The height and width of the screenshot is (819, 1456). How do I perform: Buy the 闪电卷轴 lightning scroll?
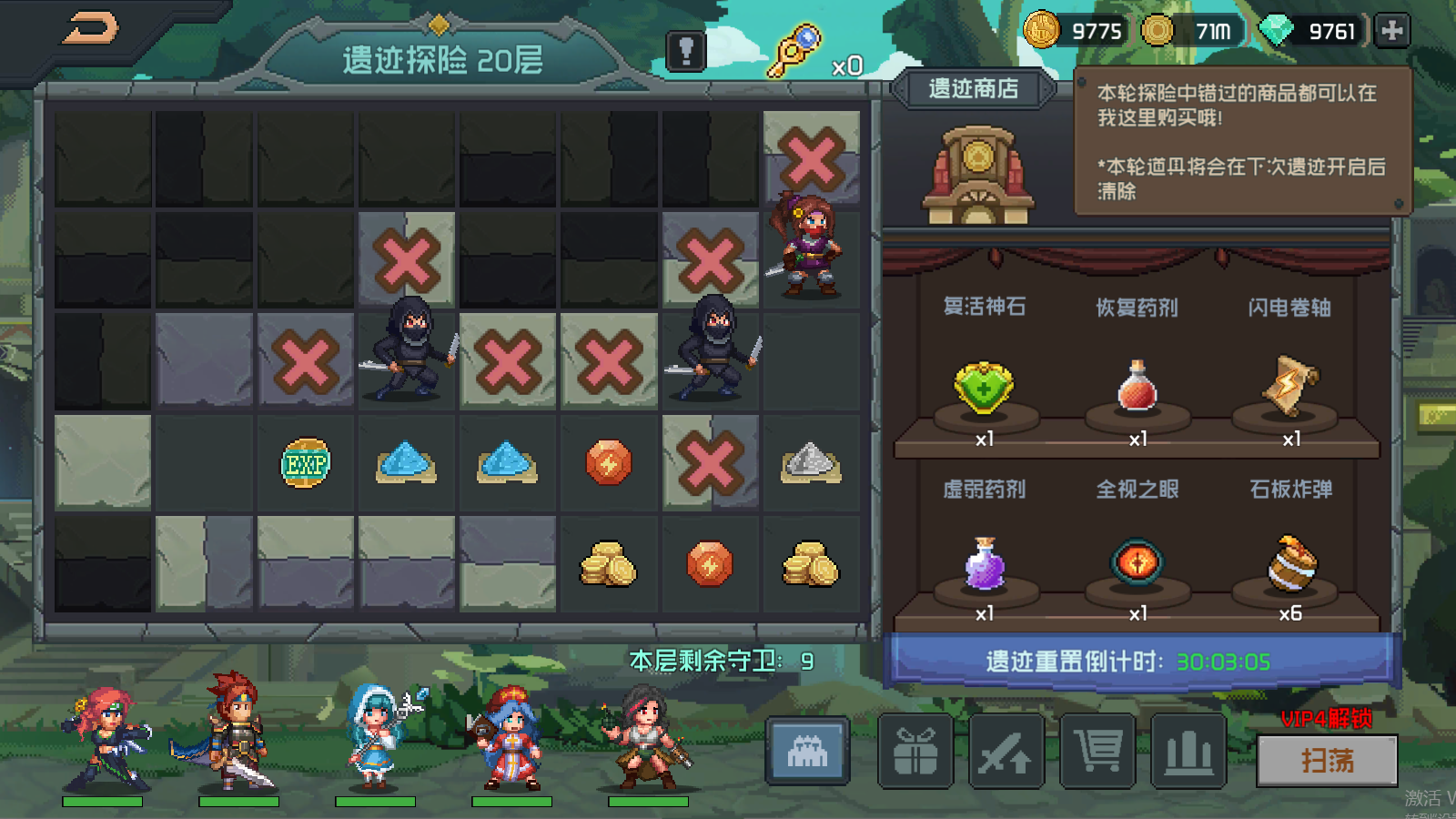[x=1289, y=386]
